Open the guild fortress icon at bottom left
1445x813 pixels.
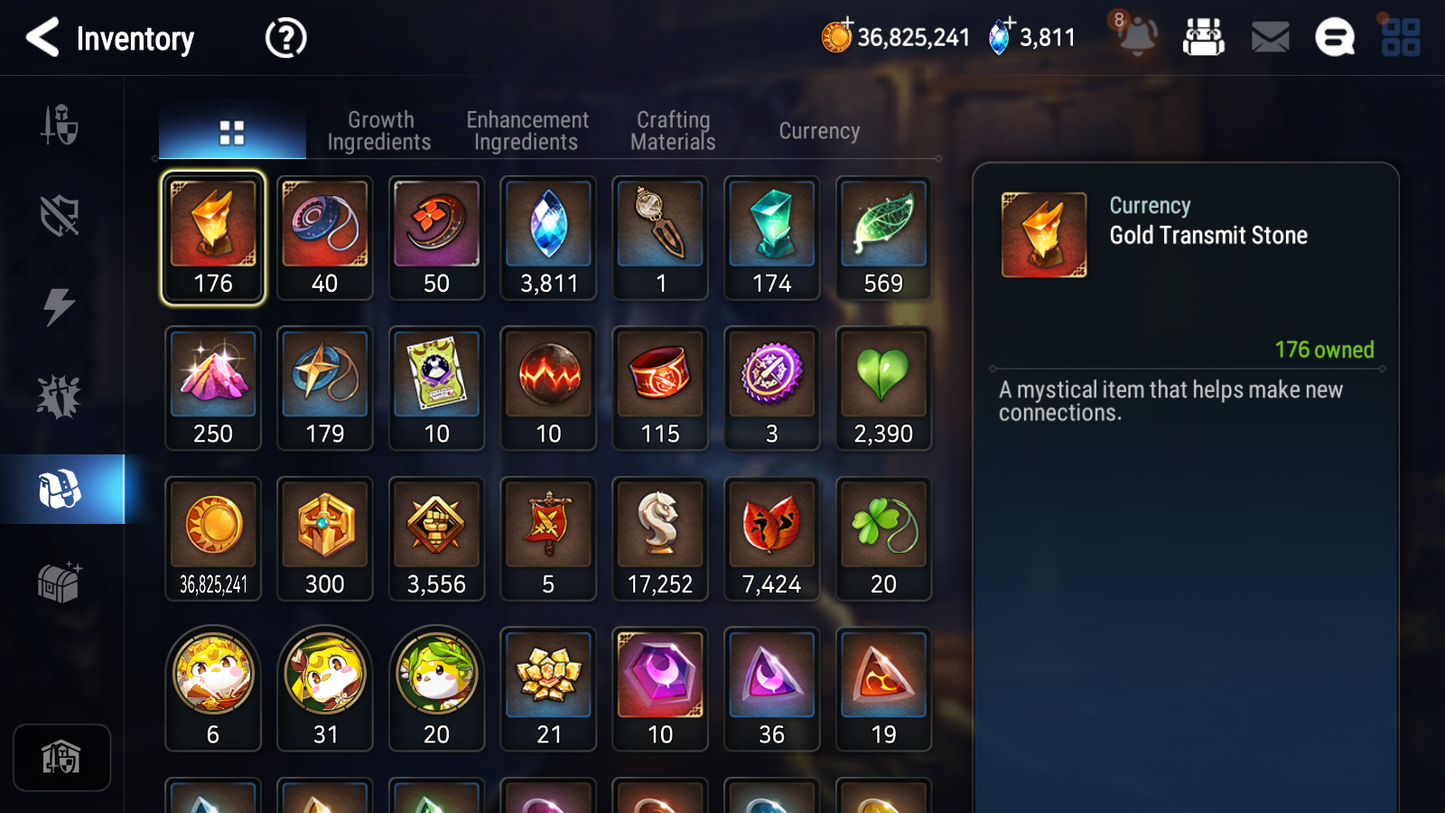pos(61,757)
